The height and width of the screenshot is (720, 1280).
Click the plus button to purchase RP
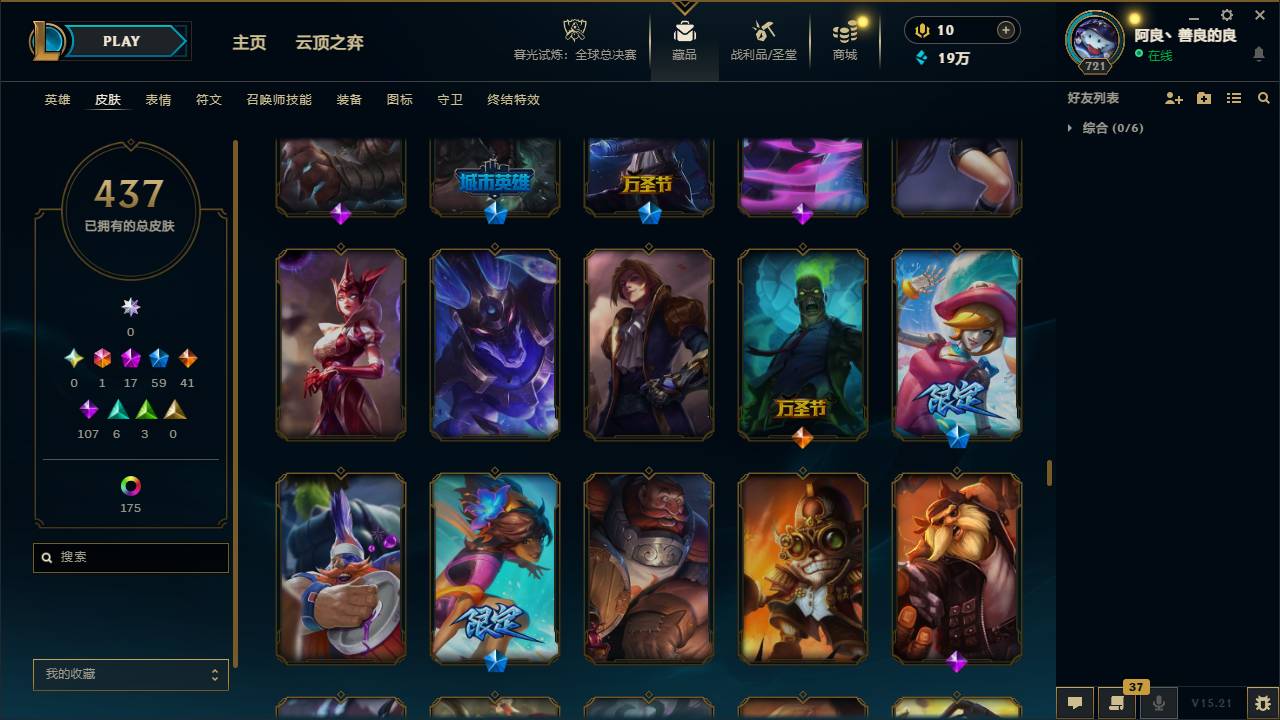pyautogui.click(x=1007, y=29)
